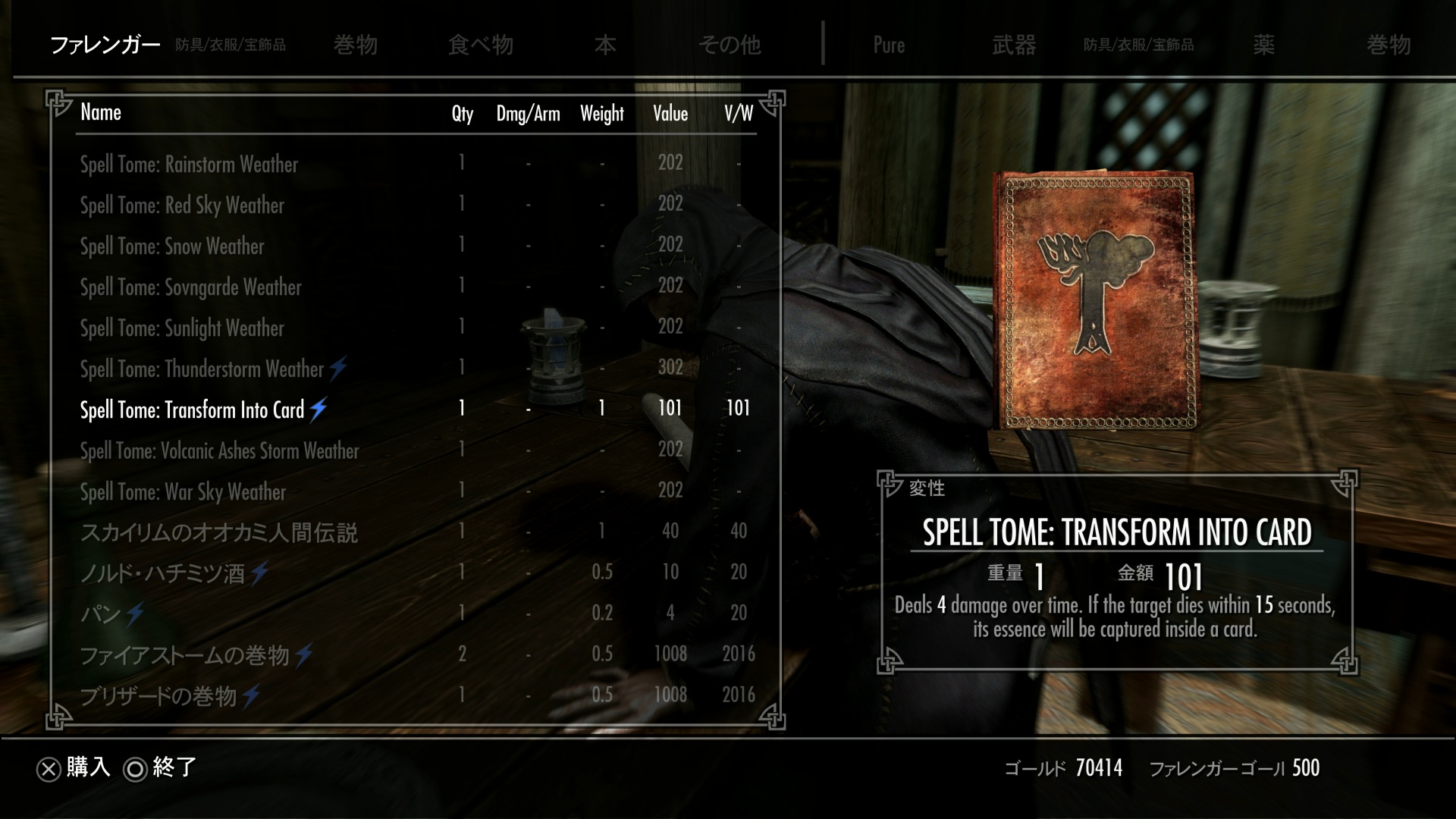Choose Spell Tome: Red Sky Weather
Image resolution: width=1456 pixels, height=819 pixels.
tap(182, 206)
